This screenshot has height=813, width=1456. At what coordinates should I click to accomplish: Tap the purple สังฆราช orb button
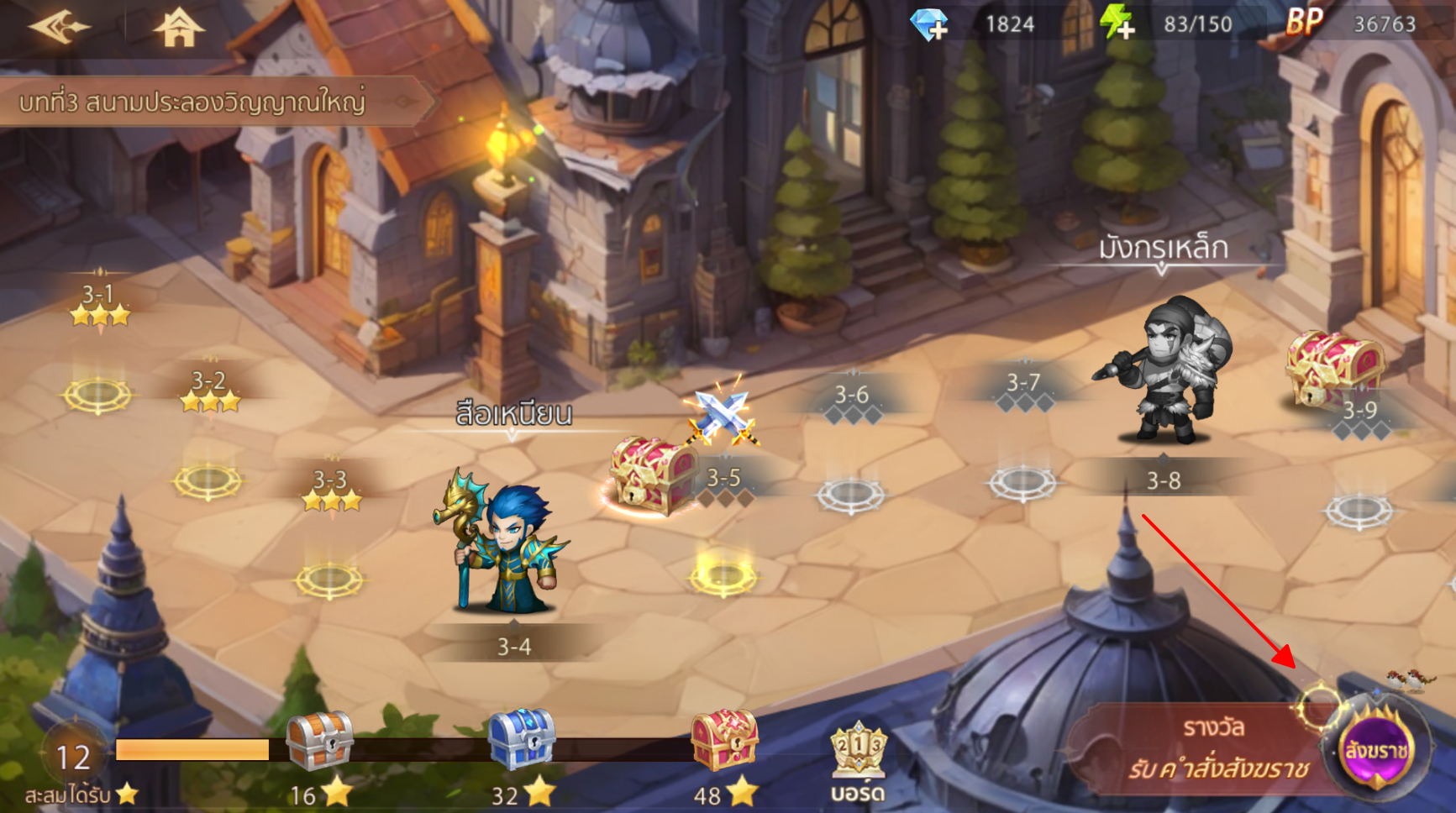tap(1375, 750)
